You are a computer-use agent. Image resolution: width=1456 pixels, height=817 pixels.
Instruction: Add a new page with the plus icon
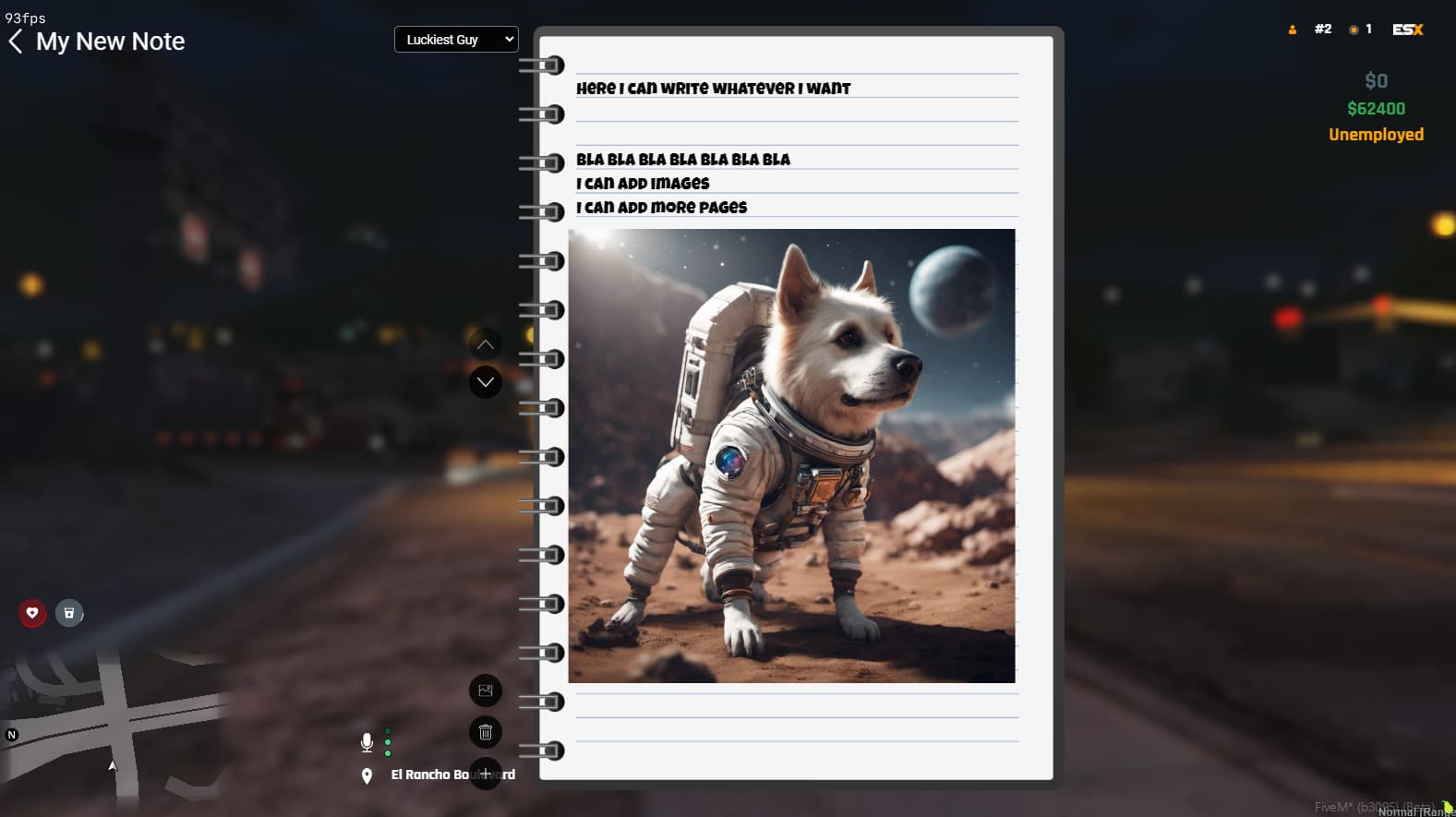coord(485,774)
